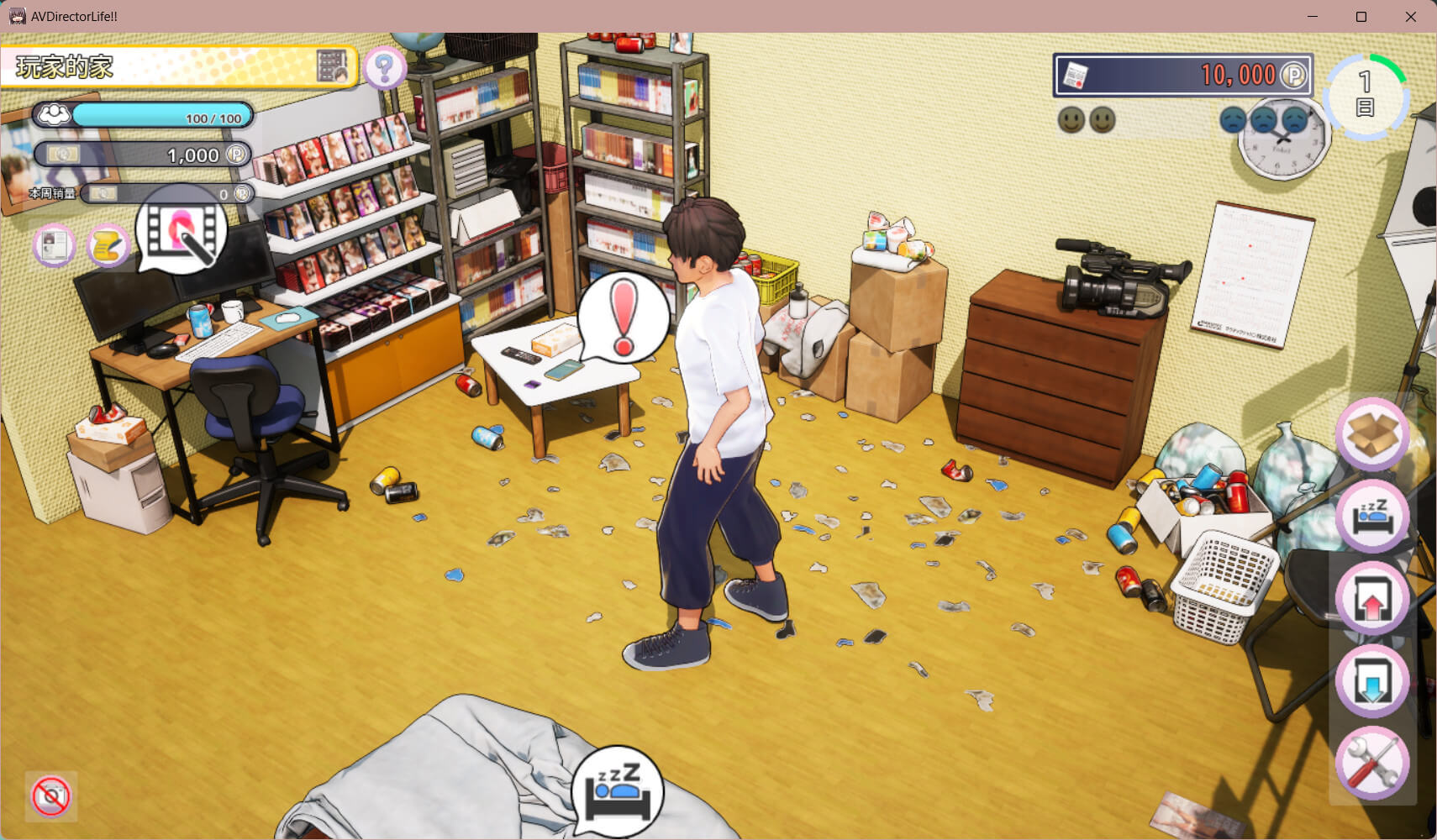Open settings with wrench and screwdriver
This screenshot has height=840, width=1437.
click(x=1372, y=763)
